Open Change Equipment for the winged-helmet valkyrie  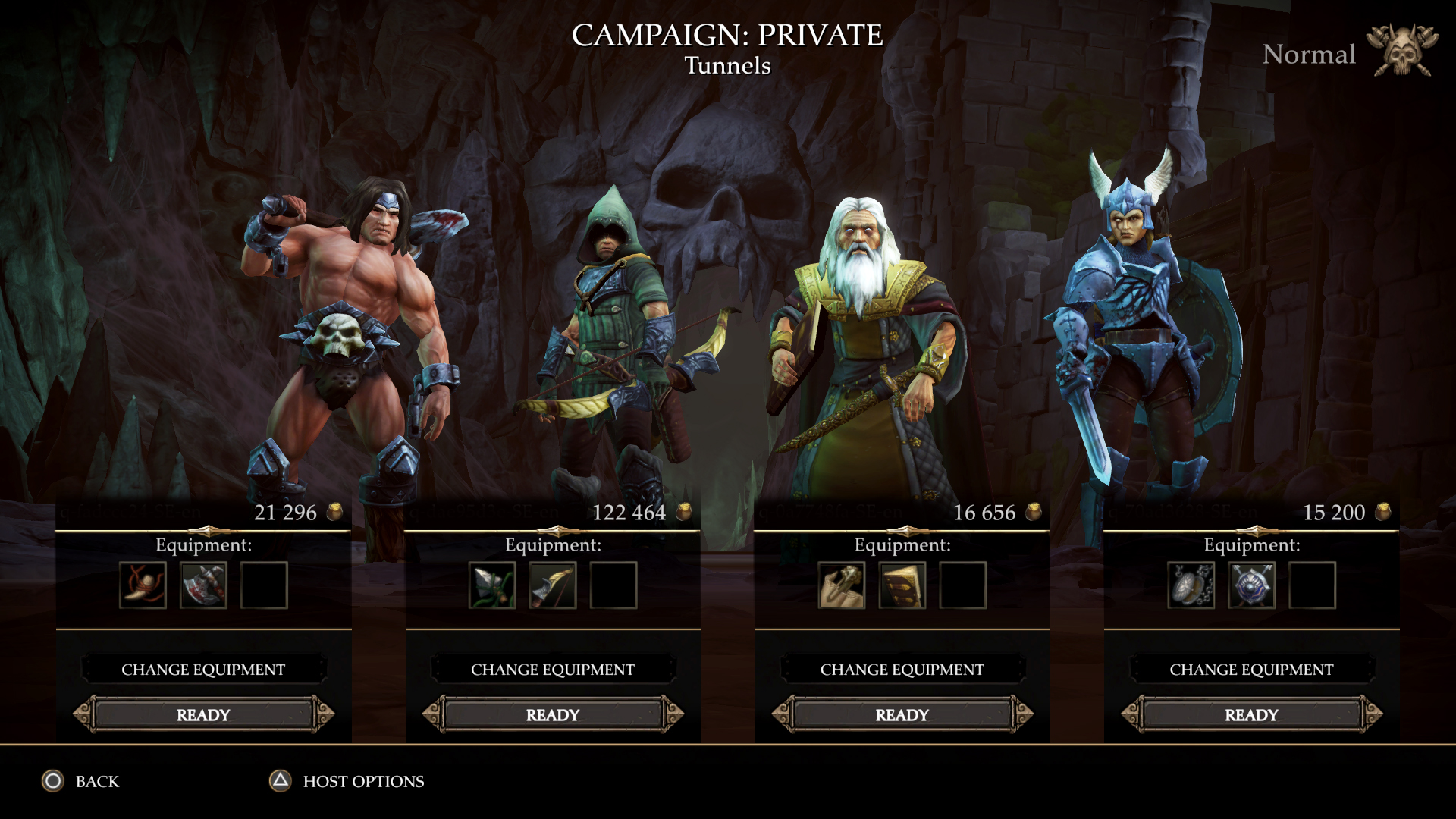[x=1251, y=670]
